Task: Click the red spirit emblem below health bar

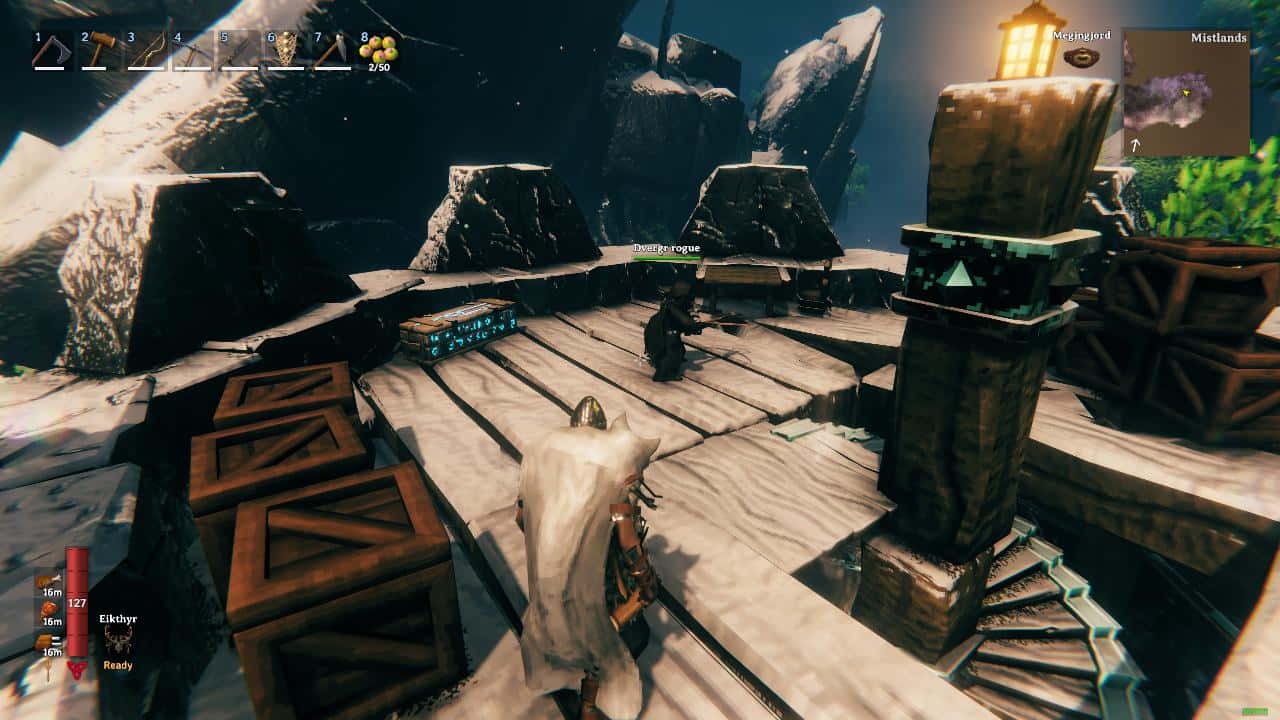Action: point(78,669)
